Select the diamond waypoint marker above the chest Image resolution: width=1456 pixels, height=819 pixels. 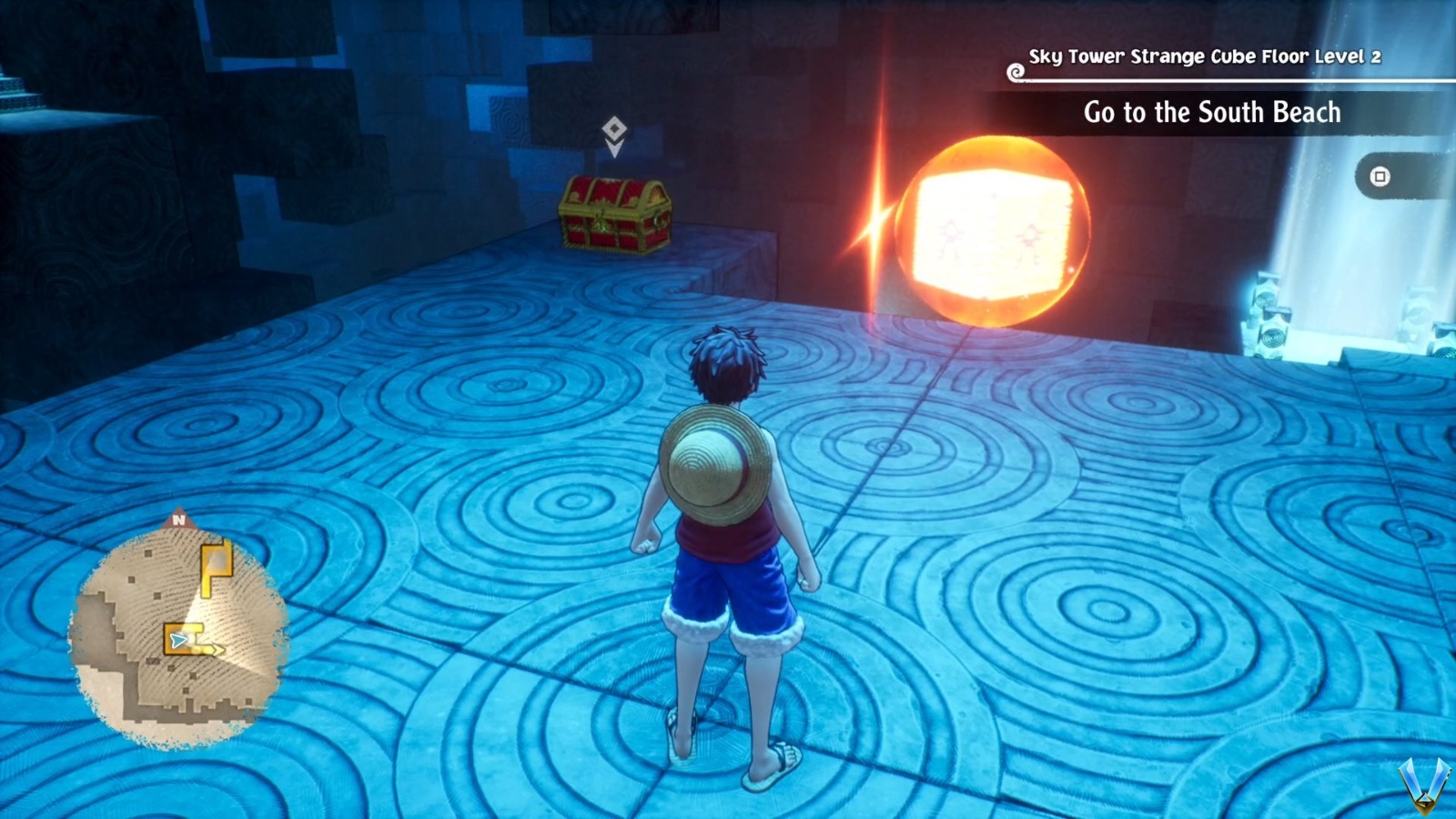[x=612, y=128]
